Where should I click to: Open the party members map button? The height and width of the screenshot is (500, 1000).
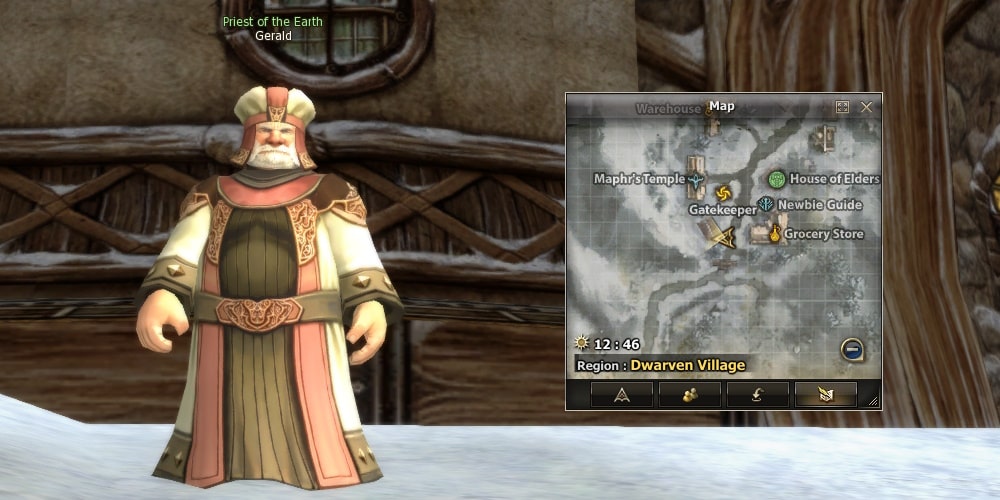(690, 395)
